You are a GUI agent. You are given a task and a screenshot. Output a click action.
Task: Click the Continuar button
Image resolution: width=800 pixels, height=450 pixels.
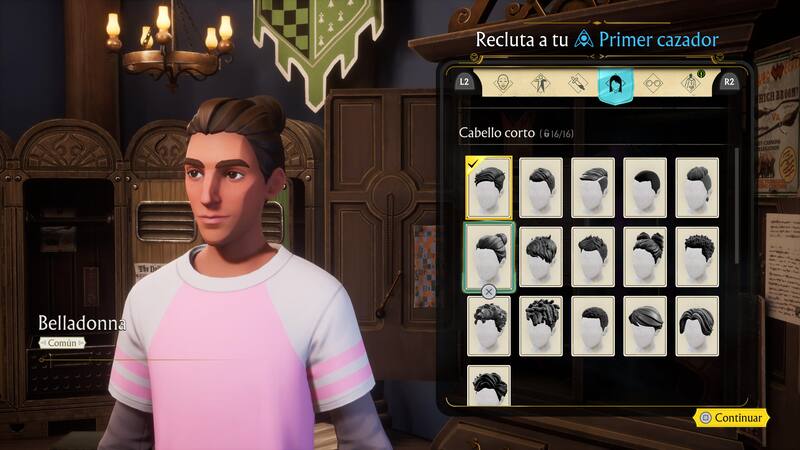point(731,418)
